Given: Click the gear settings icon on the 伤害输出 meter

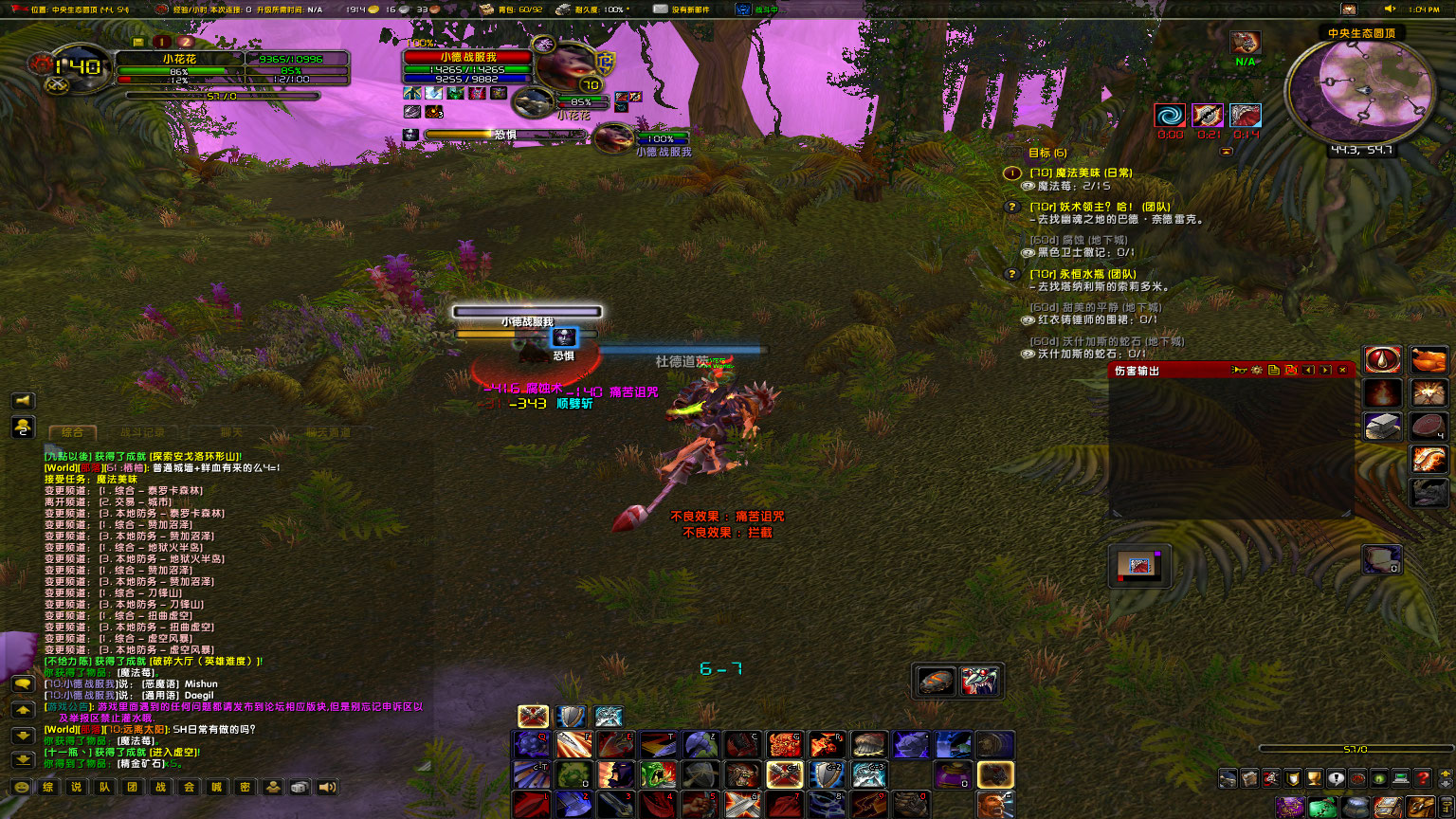Looking at the screenshot, I should point(1257,370).
